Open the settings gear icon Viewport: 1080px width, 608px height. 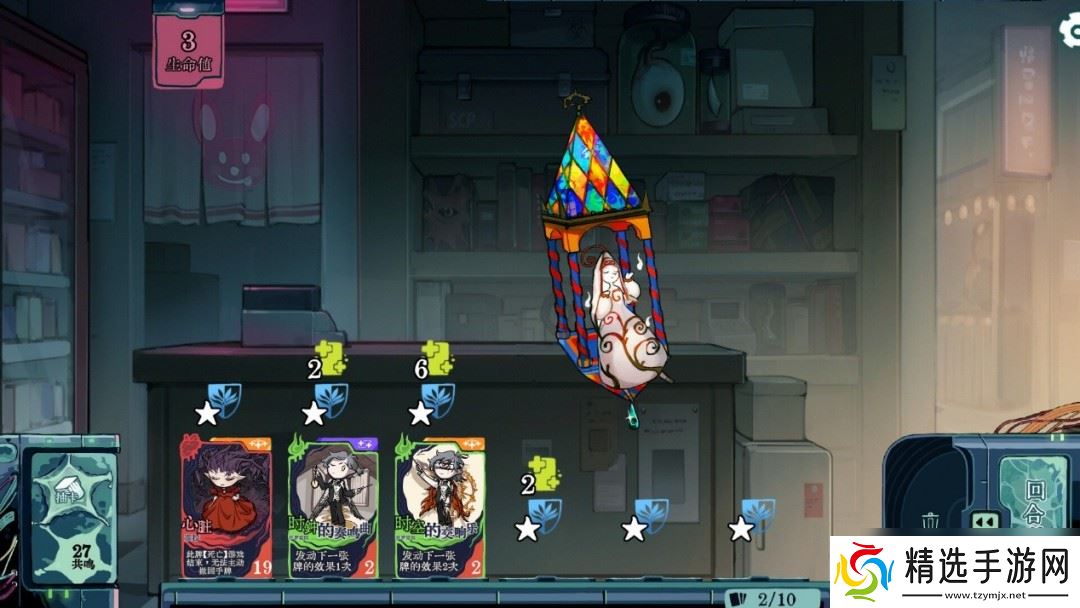[x=1069, y=31]
